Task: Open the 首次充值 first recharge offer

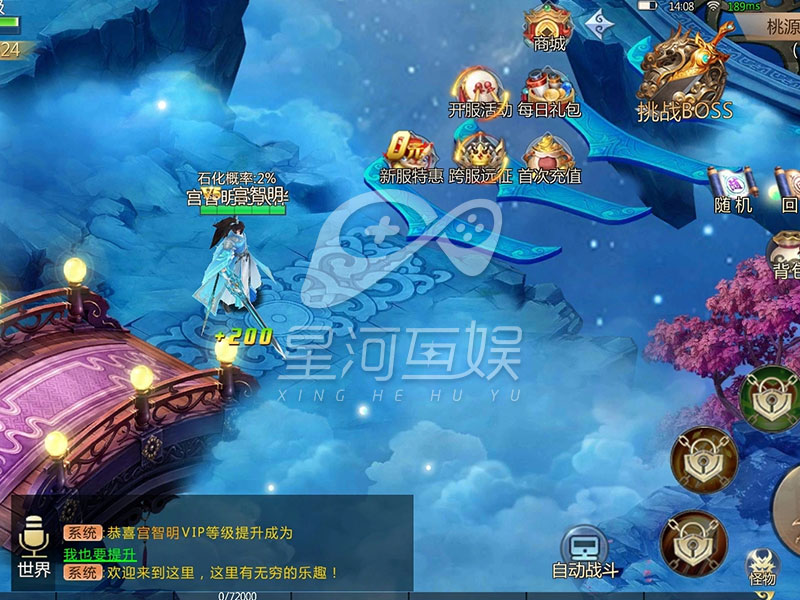Action: 549,158
